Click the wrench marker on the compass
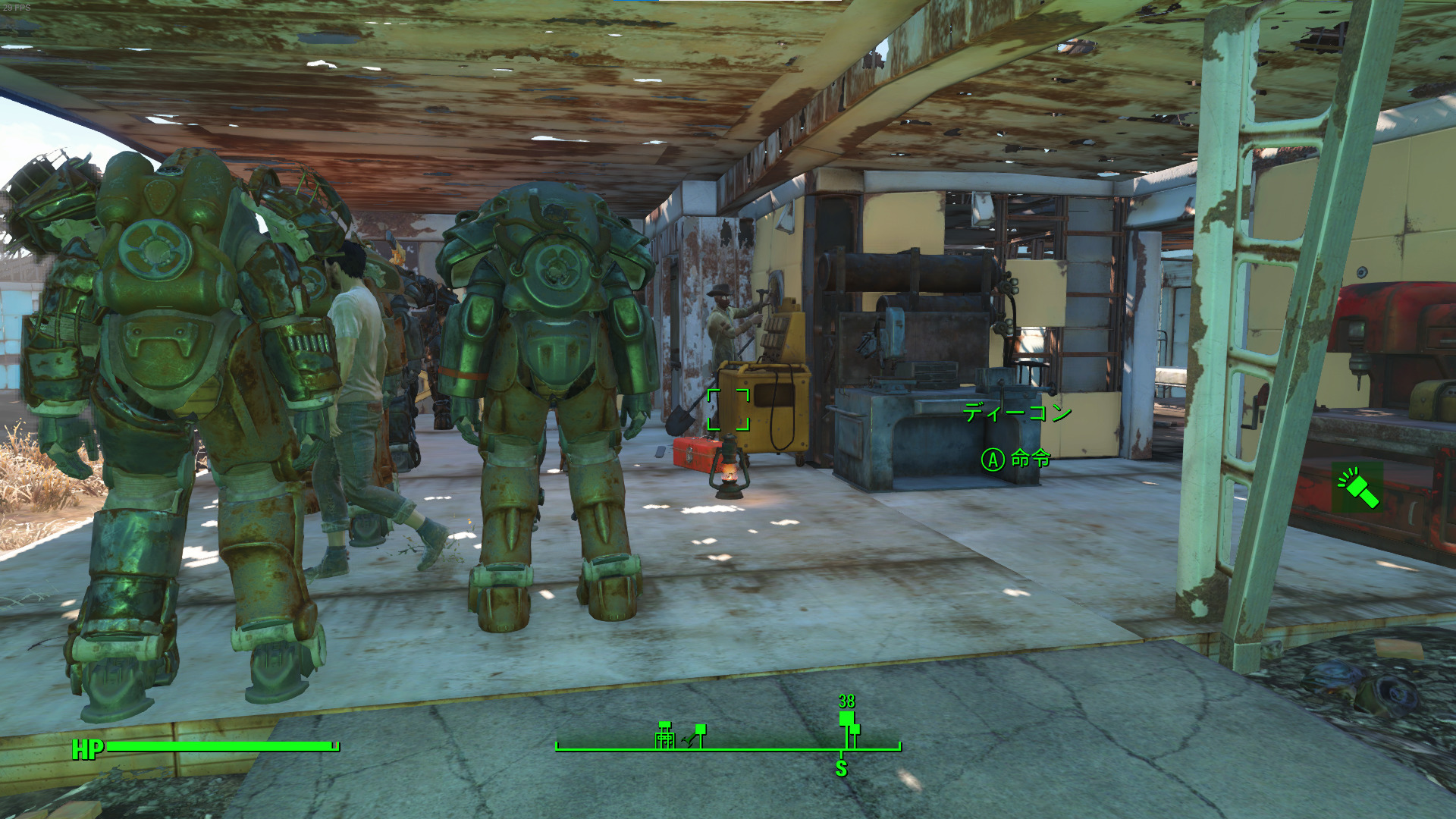The height and width of the screenshot is (819, 1456). click(x=690, y=739)
